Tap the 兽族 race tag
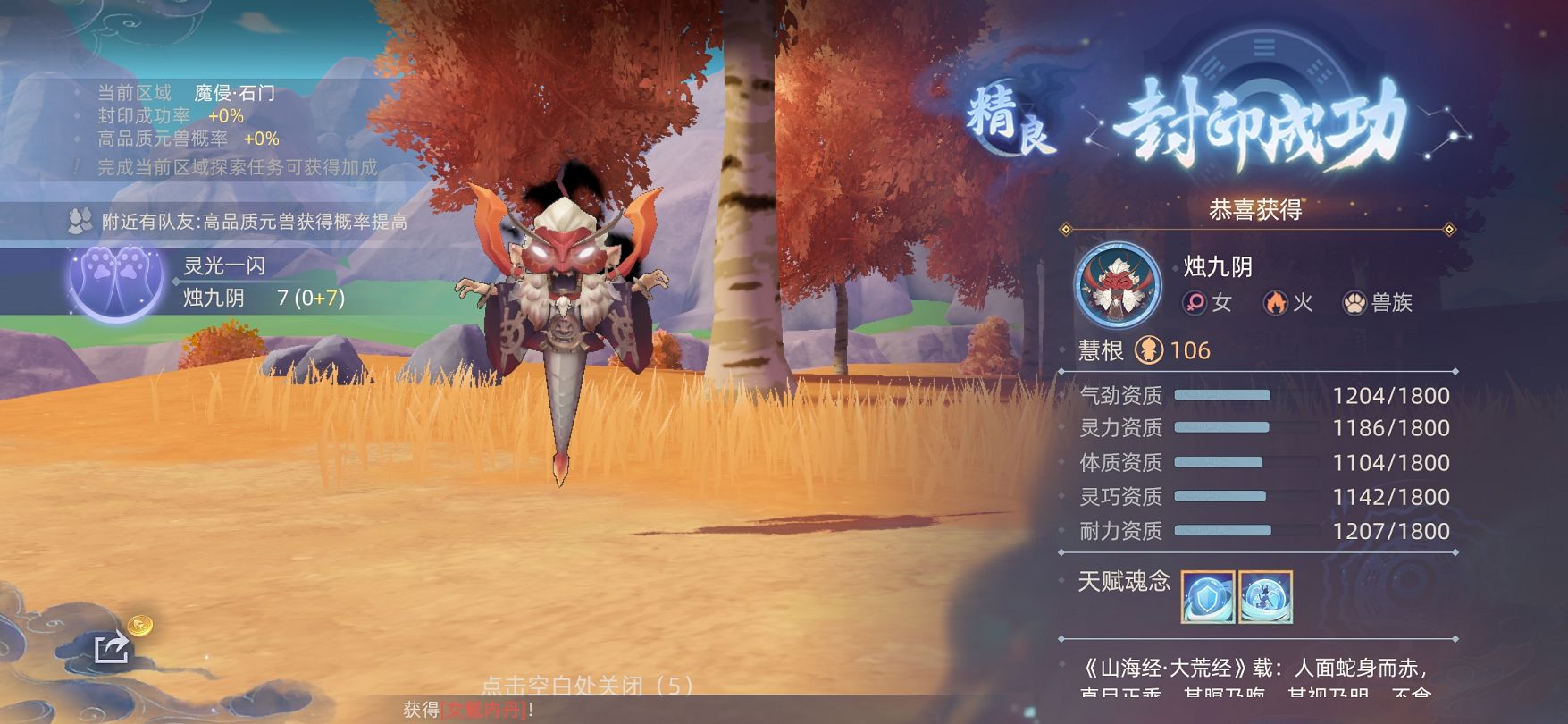 pyautogui.click(x=1378, y=303)
